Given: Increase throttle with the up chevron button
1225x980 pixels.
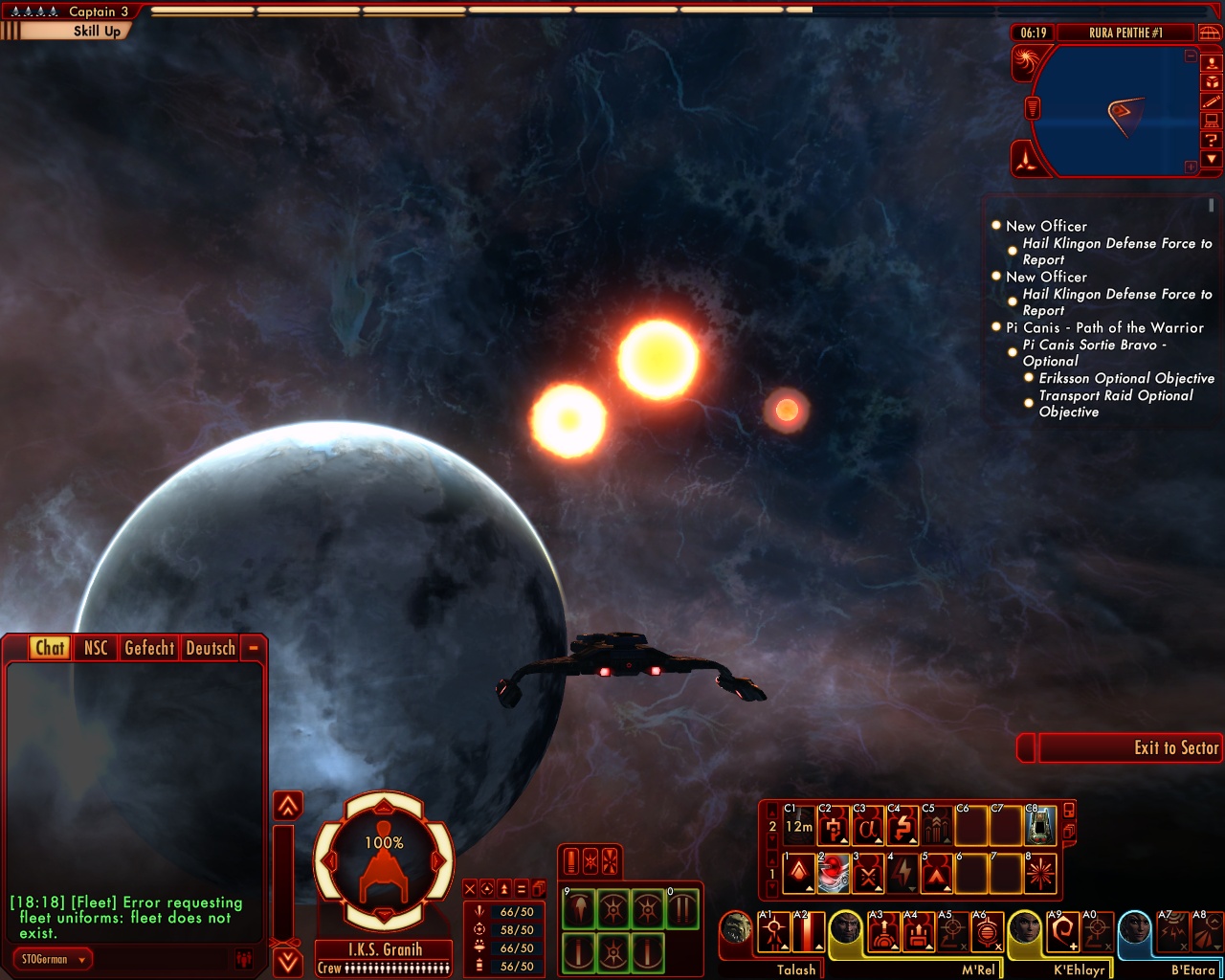Looking at the screenshot, I should click(x=288, y=806).
